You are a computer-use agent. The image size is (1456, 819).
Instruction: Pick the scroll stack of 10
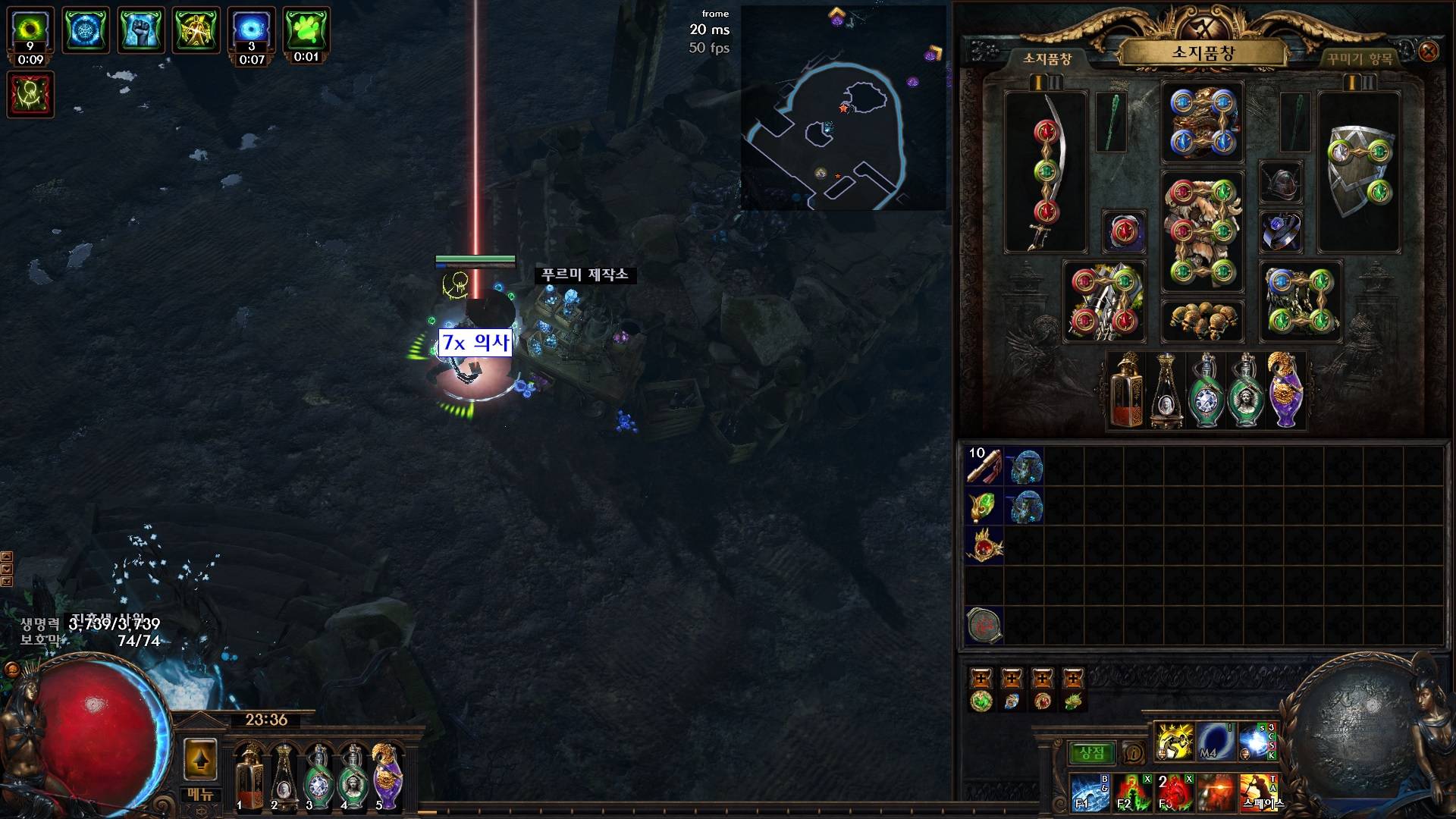point(984,466)
